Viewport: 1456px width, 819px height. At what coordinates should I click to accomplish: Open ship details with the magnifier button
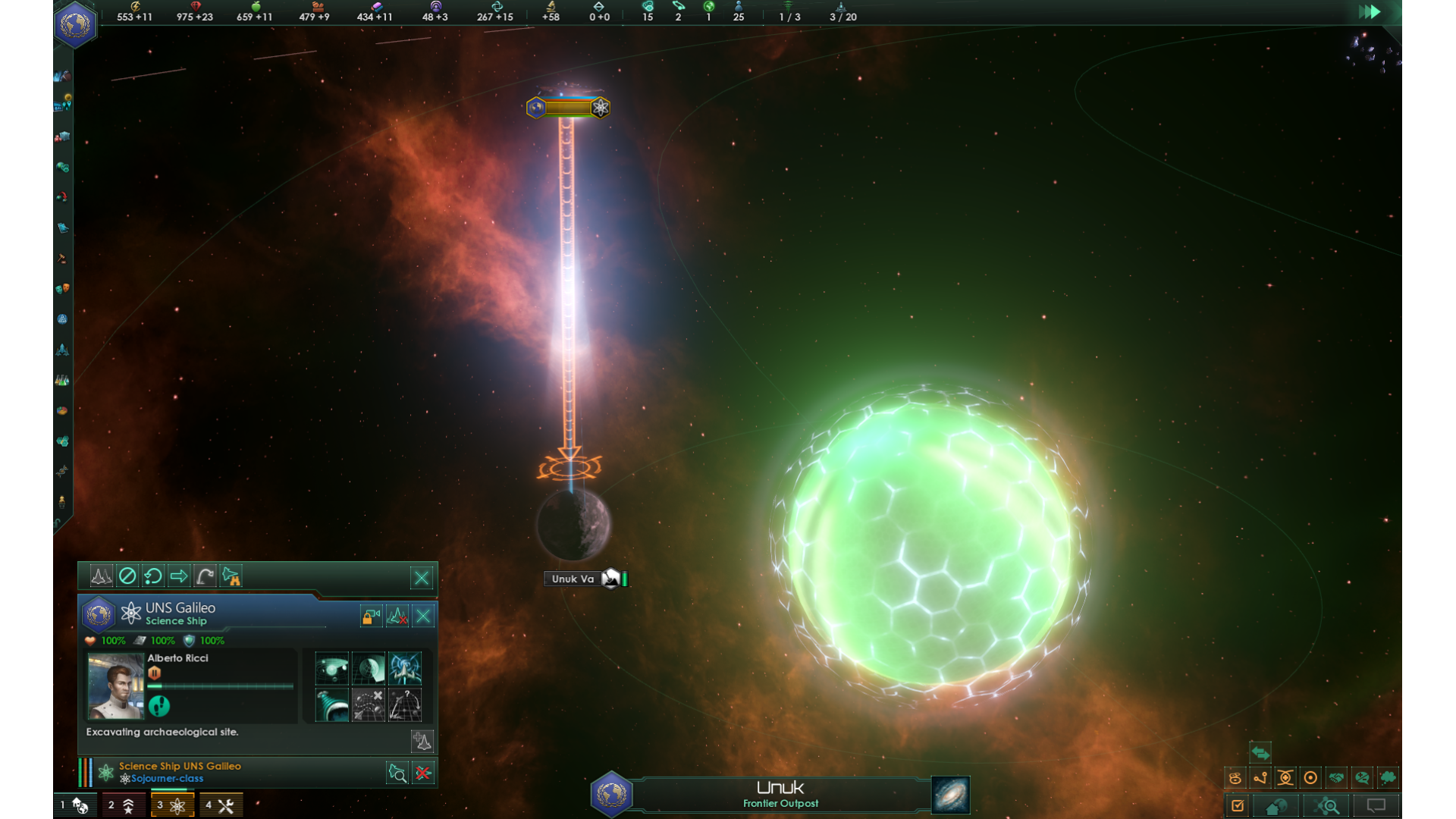point(397,773)
